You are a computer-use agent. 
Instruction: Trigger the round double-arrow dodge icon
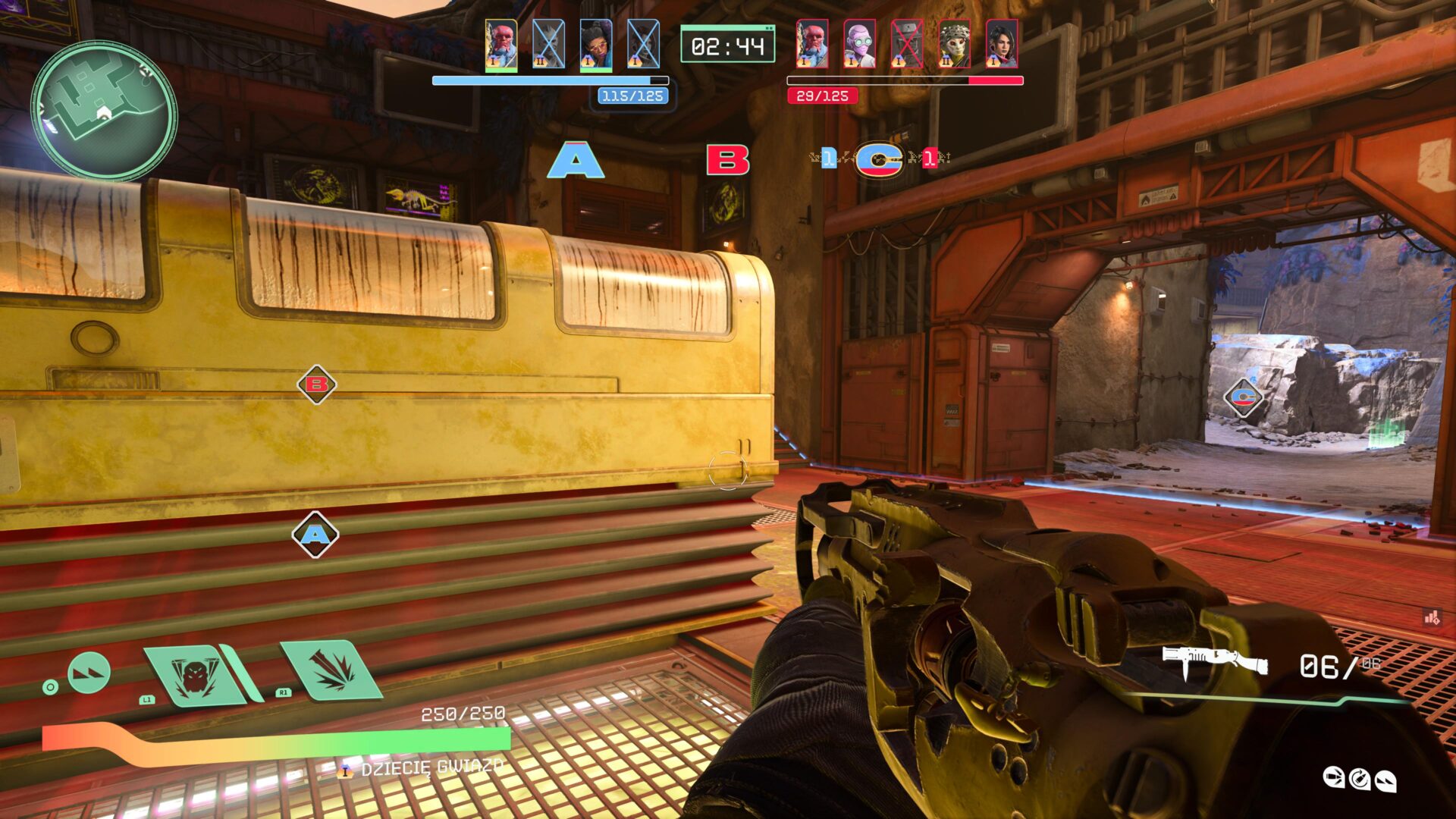coord(89,672)
